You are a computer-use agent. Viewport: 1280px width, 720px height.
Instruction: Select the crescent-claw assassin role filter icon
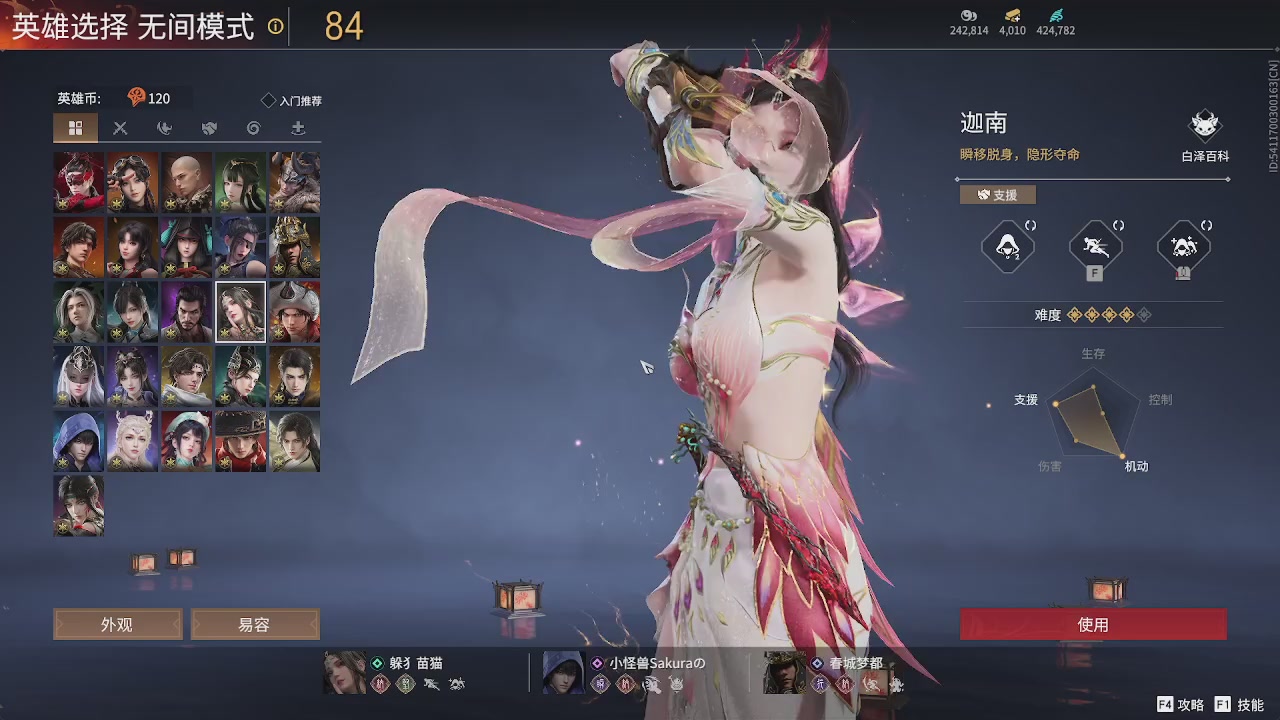(165, 128)
